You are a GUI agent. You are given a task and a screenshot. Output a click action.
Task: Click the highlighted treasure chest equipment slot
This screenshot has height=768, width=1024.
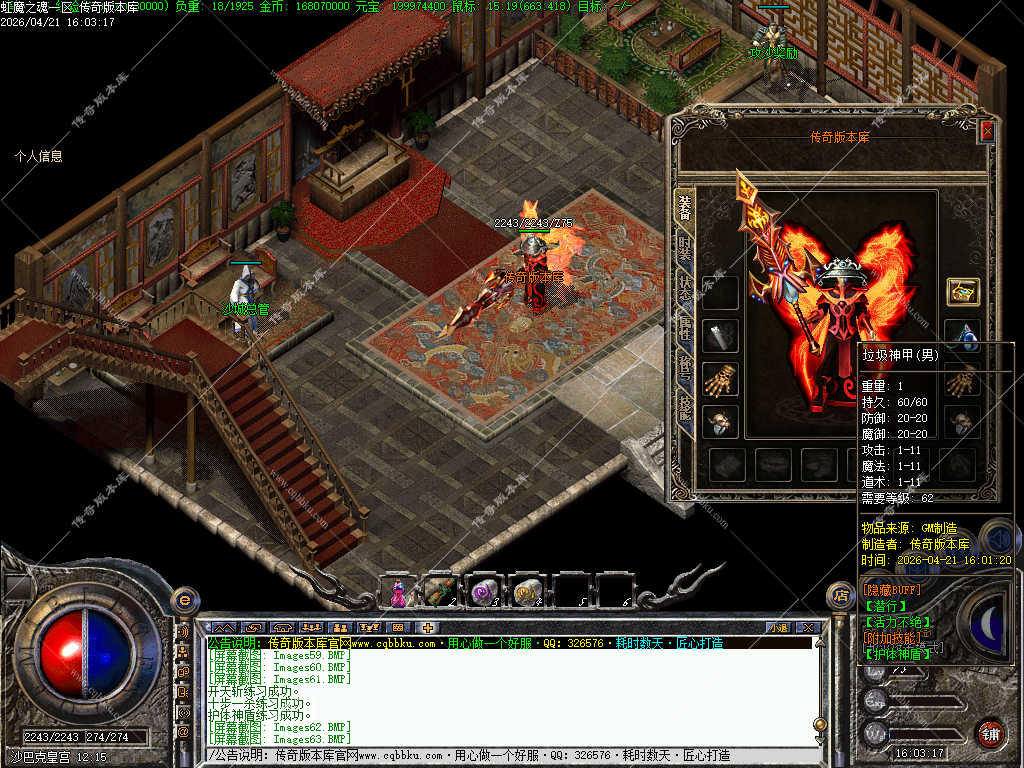point(963,292)
